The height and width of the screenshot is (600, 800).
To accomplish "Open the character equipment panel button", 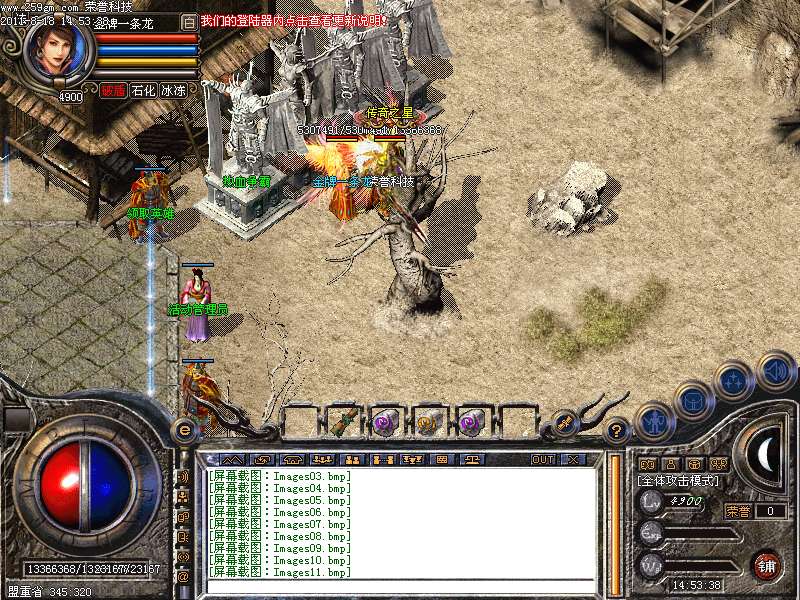I will [654, 421].
